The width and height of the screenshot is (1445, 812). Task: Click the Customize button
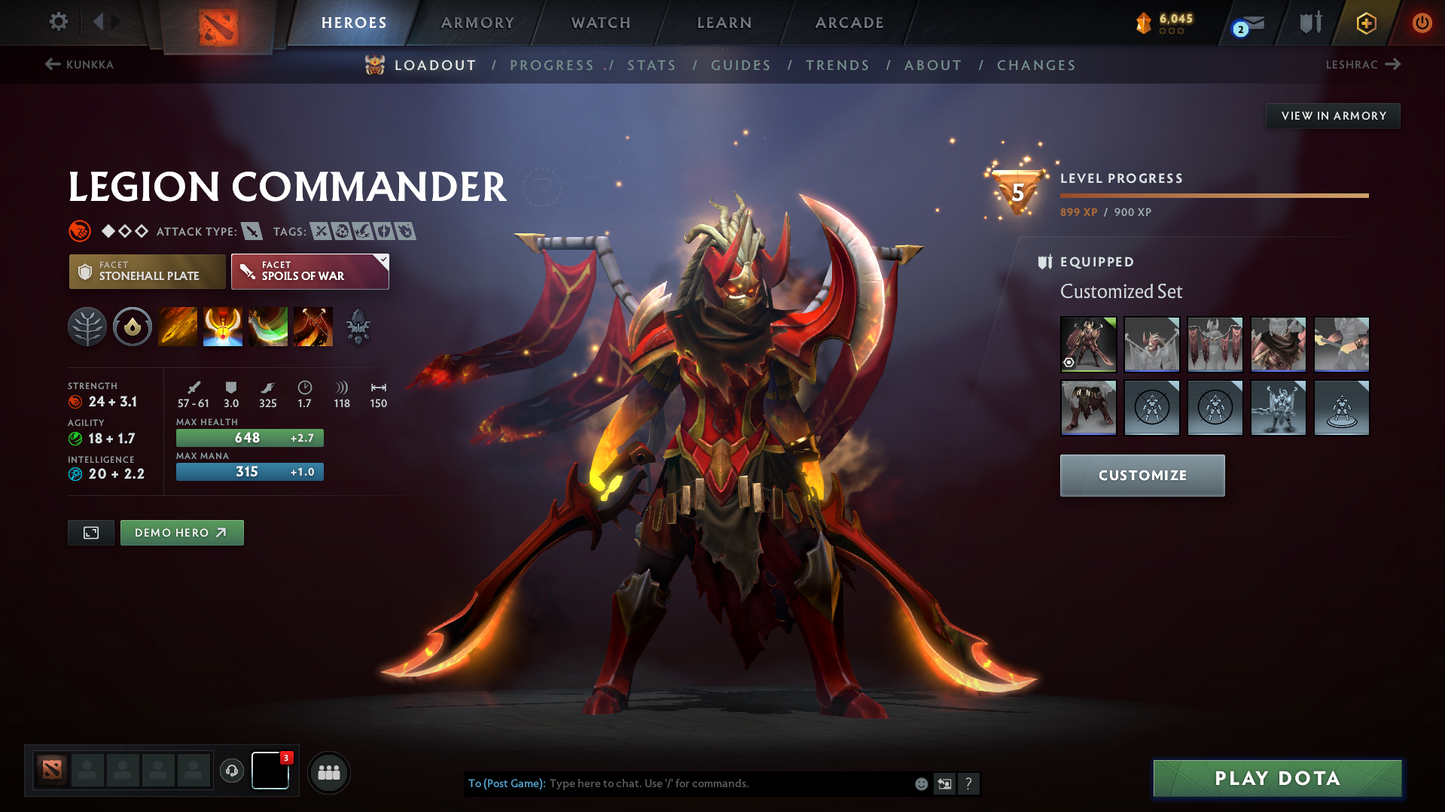click(1142, 475)
